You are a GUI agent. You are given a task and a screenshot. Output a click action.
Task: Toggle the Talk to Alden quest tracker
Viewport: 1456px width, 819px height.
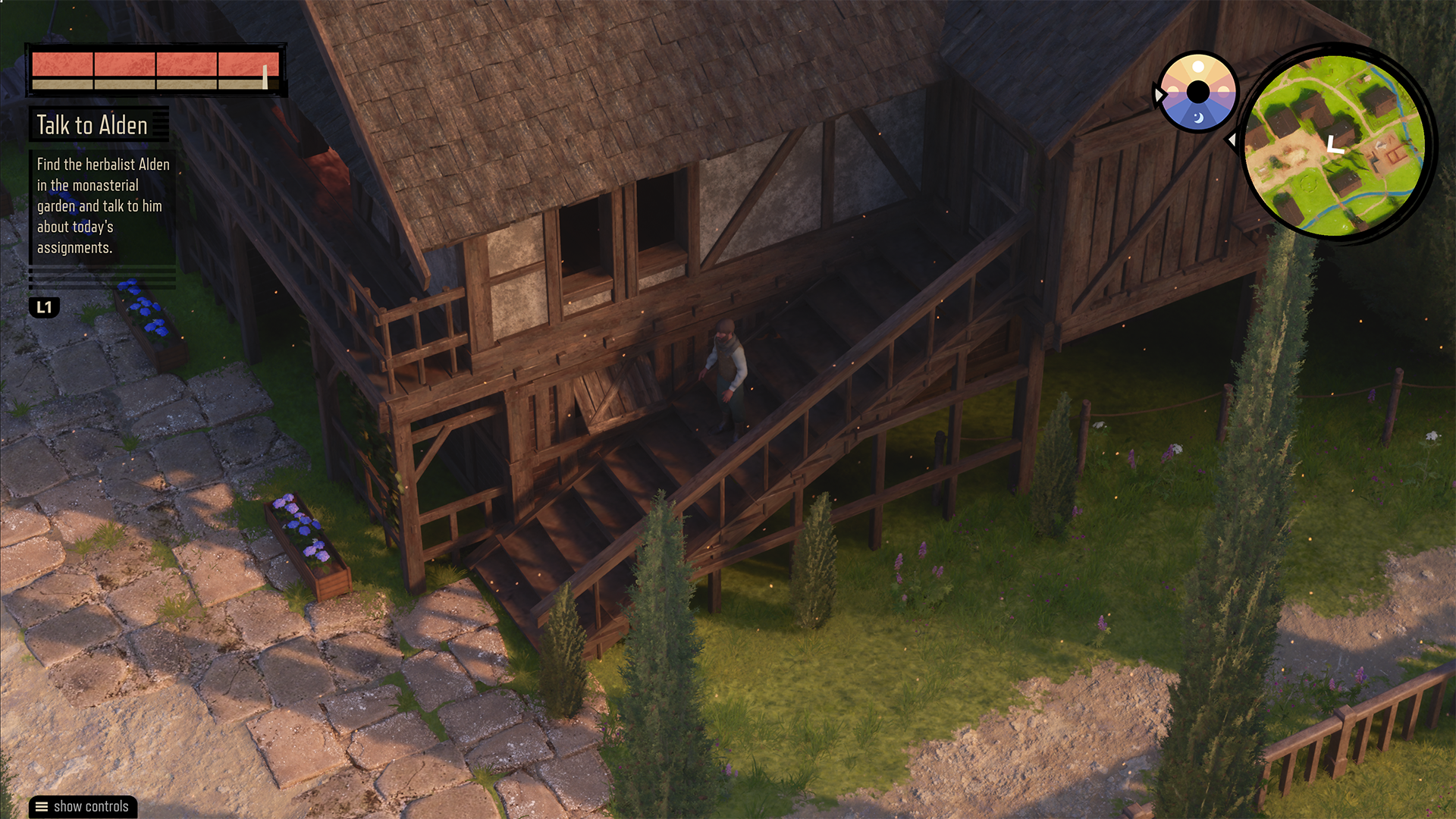(91, 126)
